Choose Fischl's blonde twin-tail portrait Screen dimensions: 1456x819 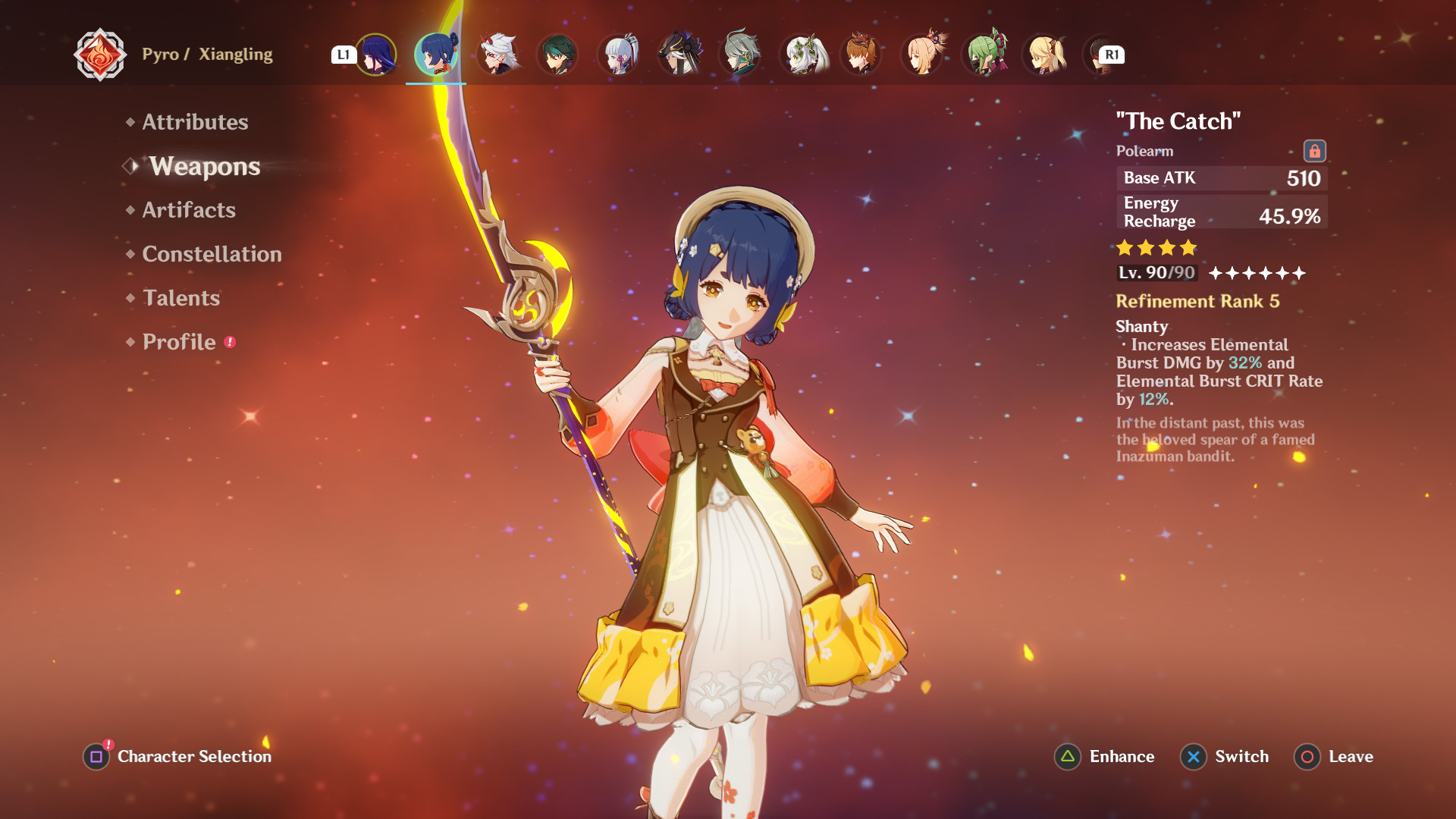pos(1044,55)
